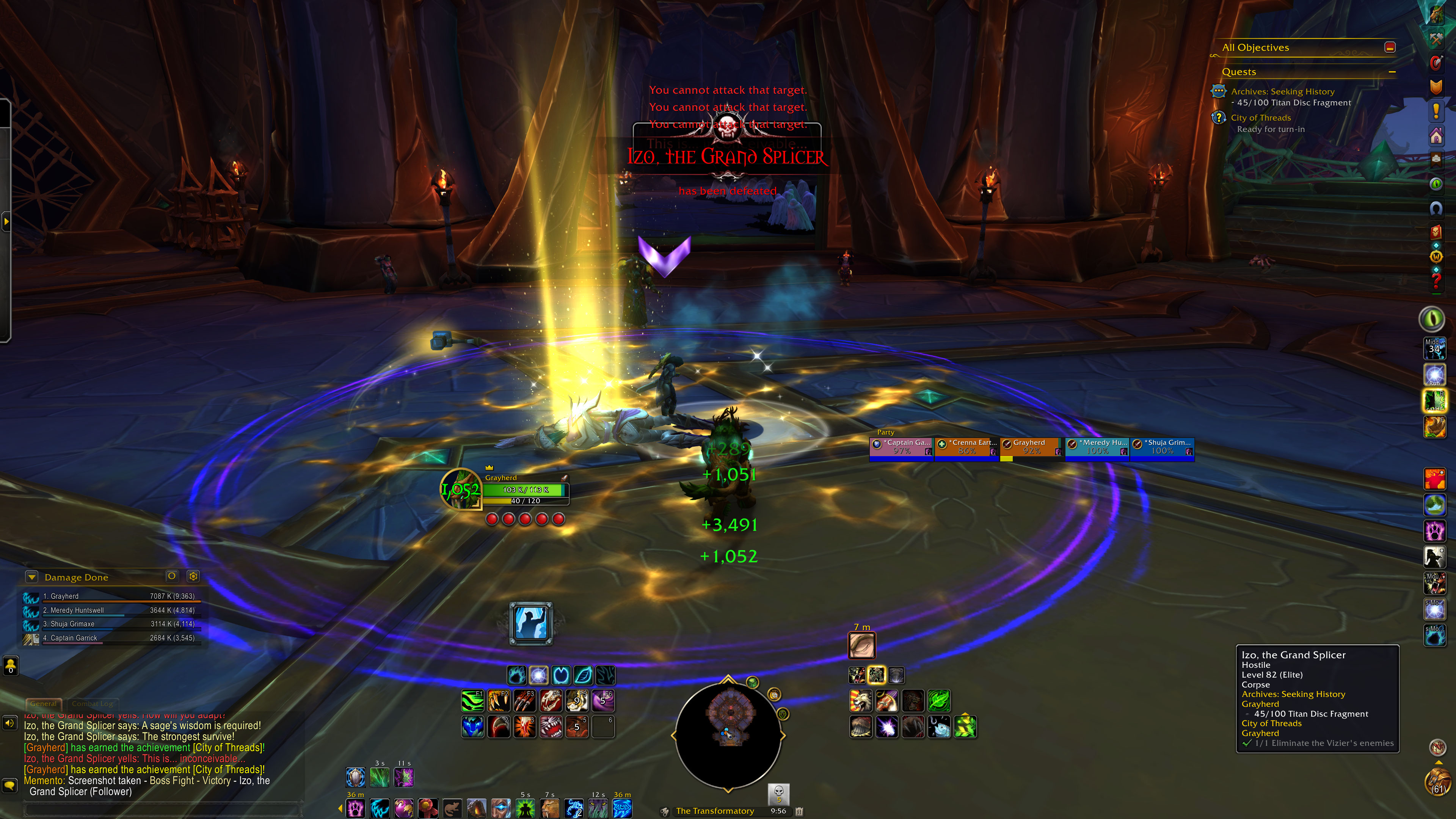This screenshot has width=1456, height=819.
Task: Open the Archives: Seeking History quest
Action: (1282, 91)
